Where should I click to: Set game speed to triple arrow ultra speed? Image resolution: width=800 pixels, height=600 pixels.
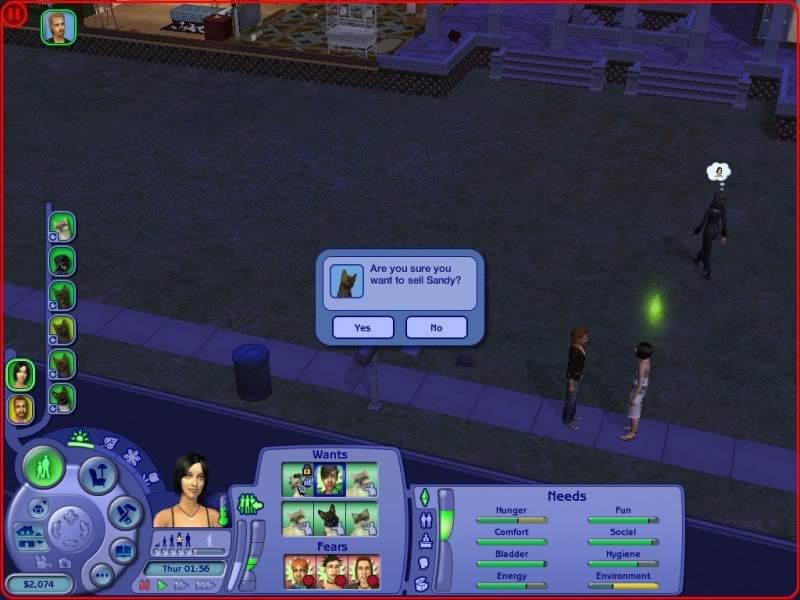point(205,584)
